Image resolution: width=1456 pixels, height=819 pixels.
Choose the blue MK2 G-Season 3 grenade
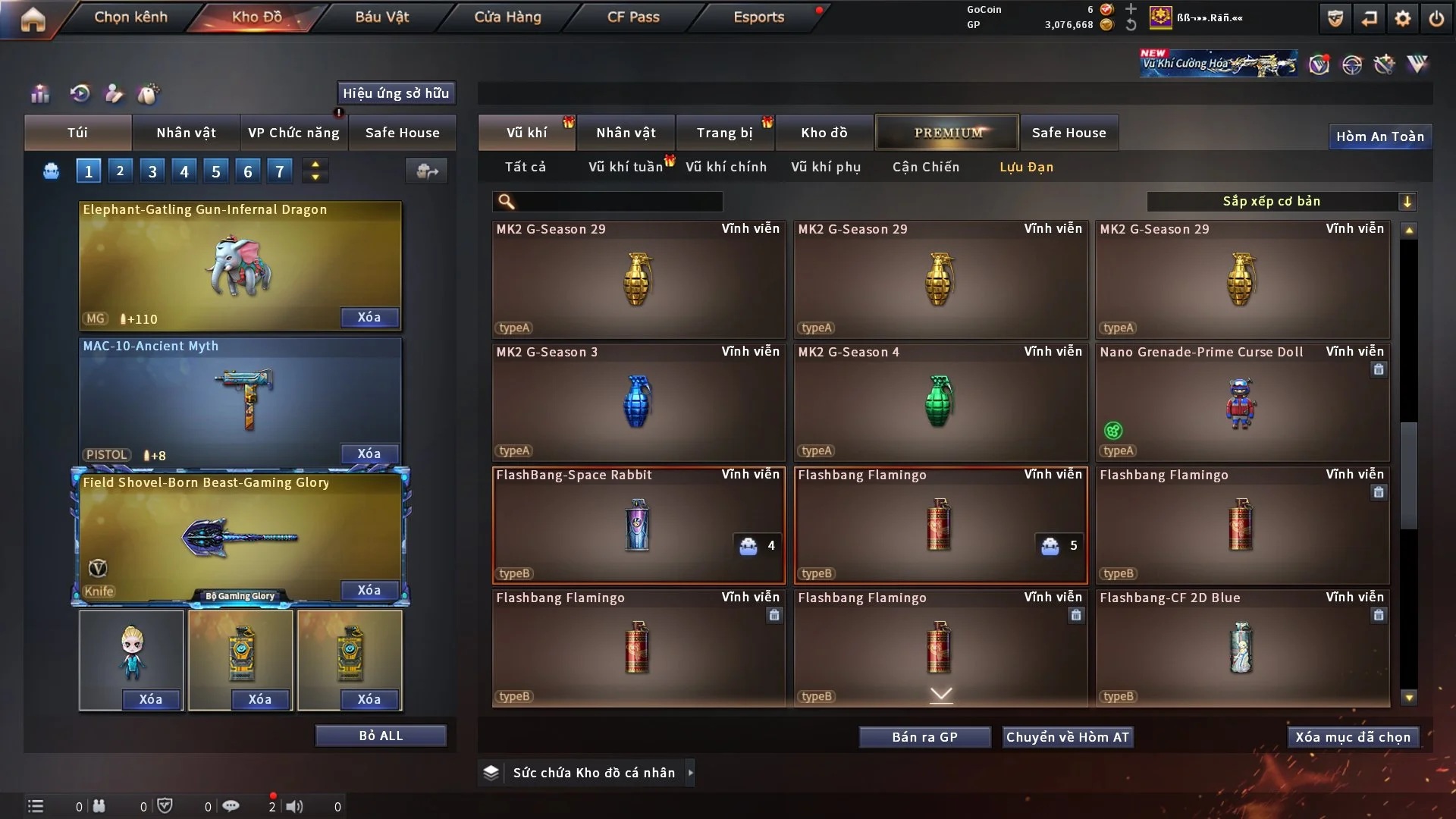point(638,403)
